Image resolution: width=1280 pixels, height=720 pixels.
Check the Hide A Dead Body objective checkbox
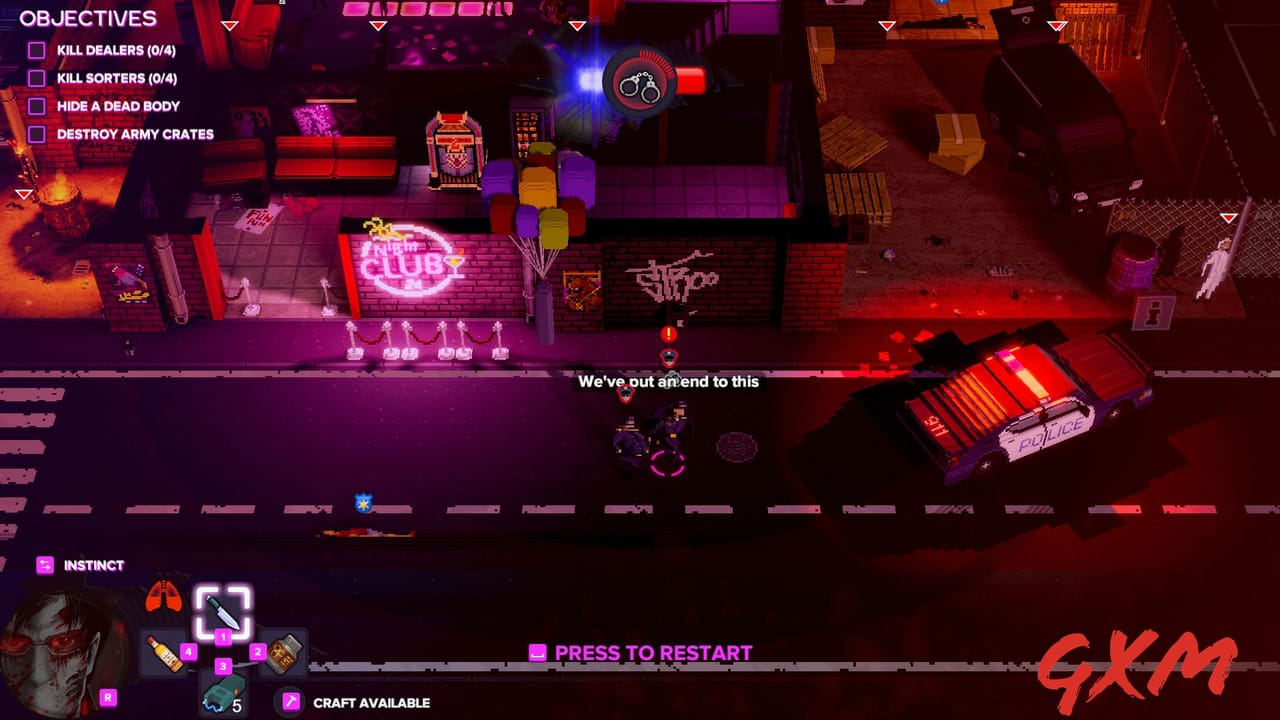pyautogui.click(x=36, y=106)
